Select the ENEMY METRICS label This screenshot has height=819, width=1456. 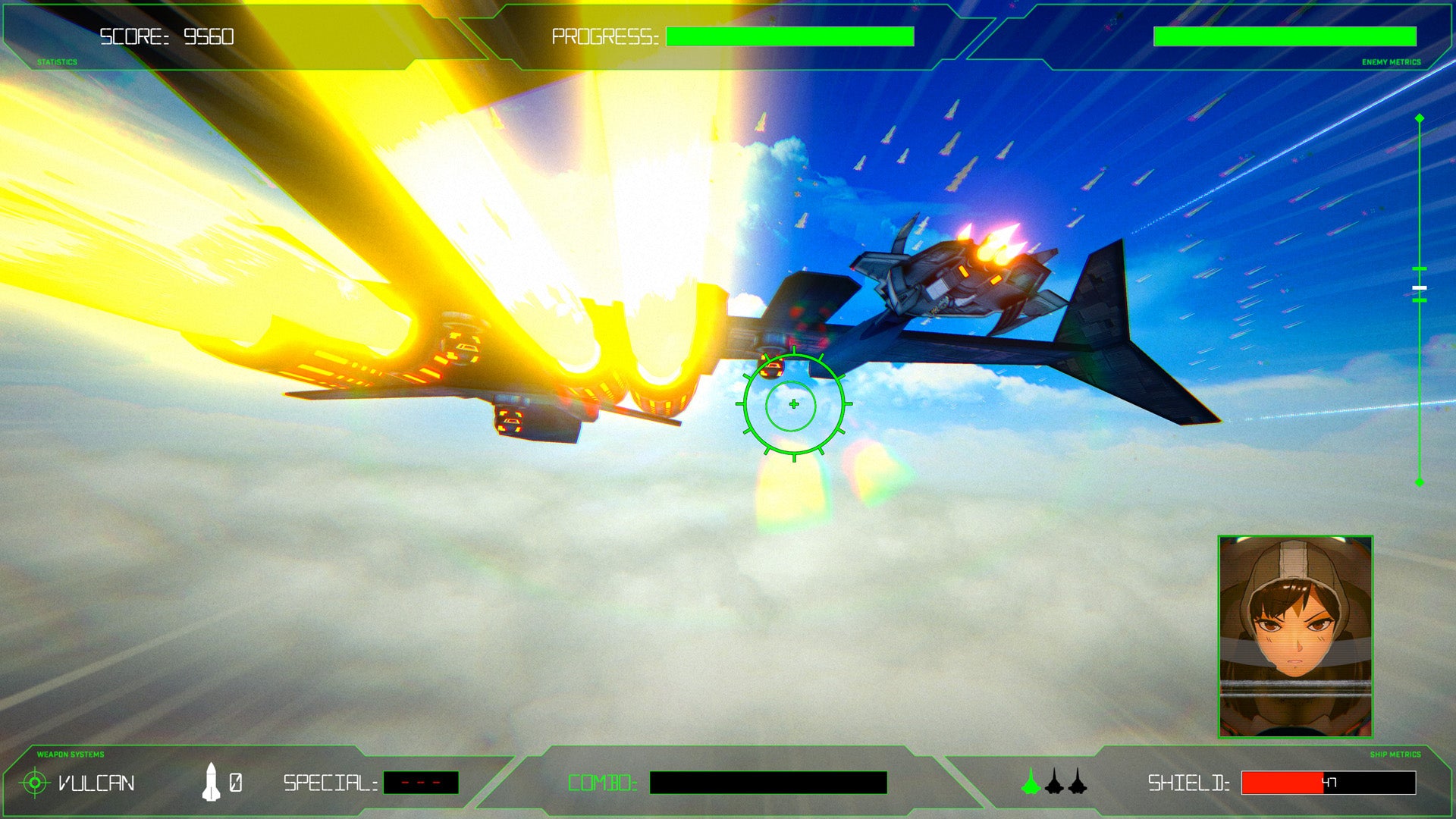[x=1391, y=58]
